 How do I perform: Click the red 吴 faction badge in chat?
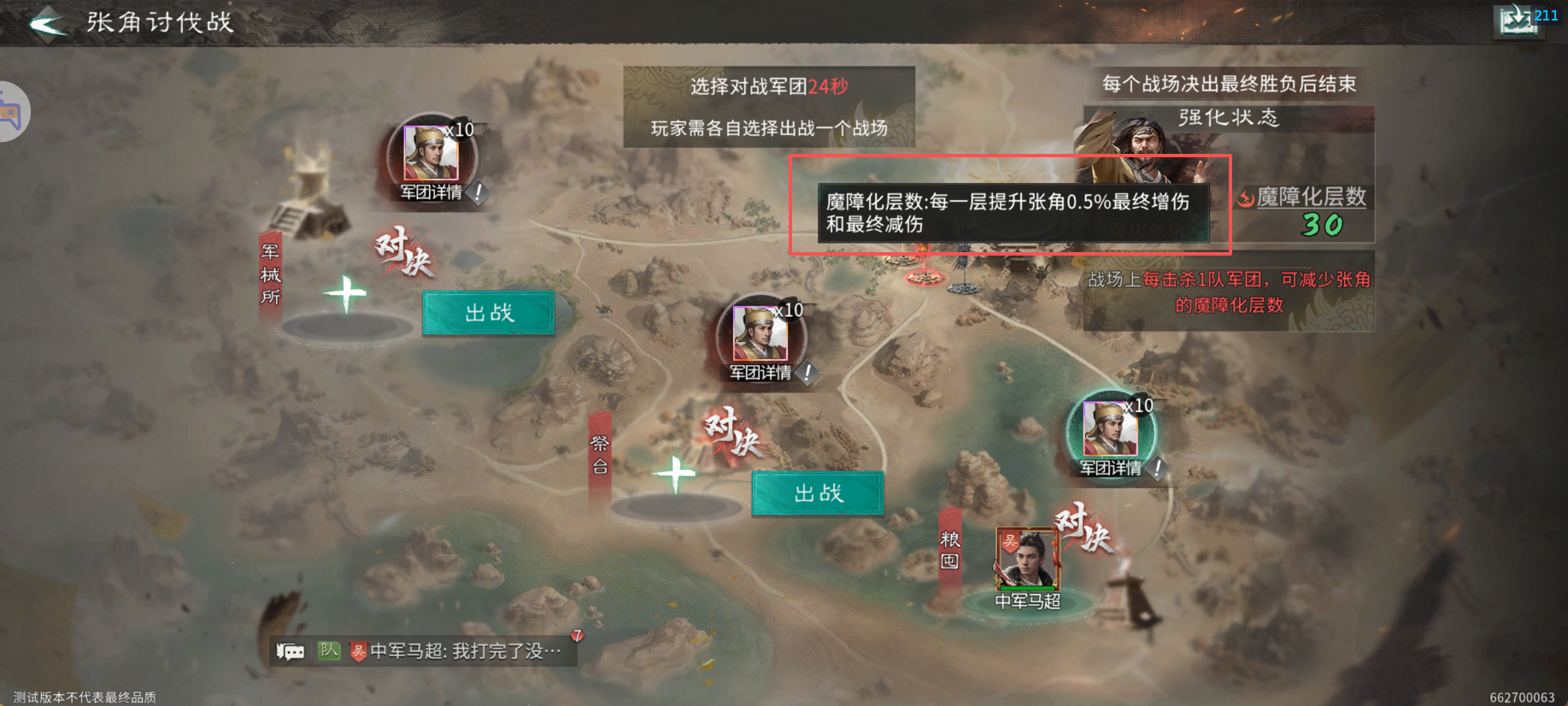click(x=360, y=651)
